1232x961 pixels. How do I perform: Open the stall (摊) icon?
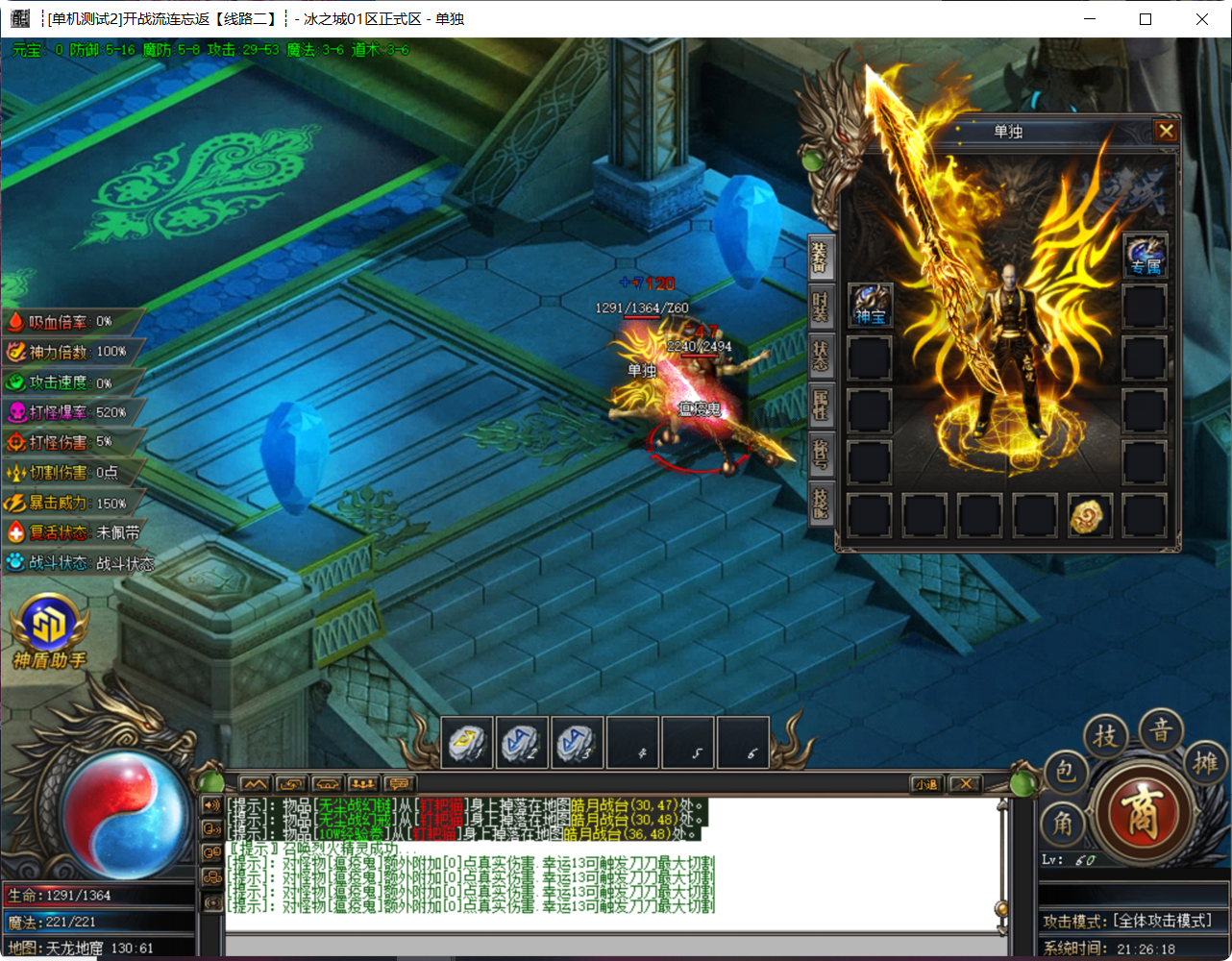[x=1203, y=764]
